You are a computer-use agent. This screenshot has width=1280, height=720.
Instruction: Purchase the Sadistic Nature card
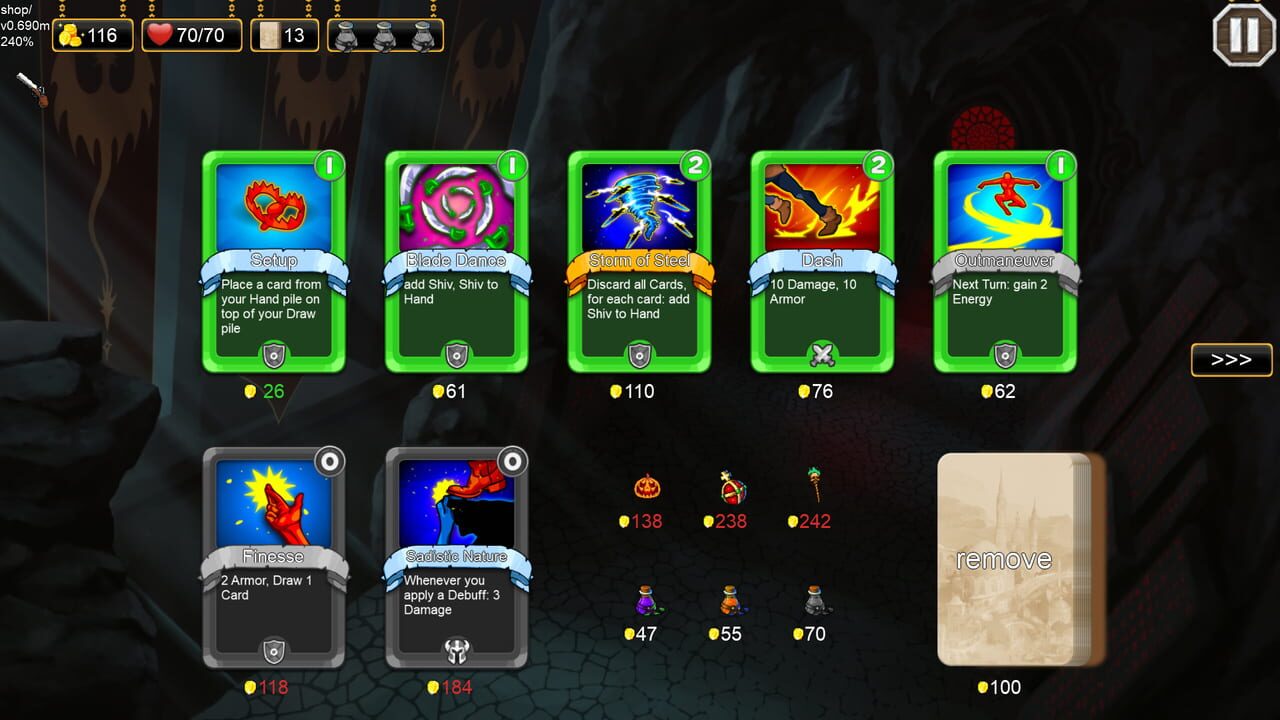click(x=456, y=560)
